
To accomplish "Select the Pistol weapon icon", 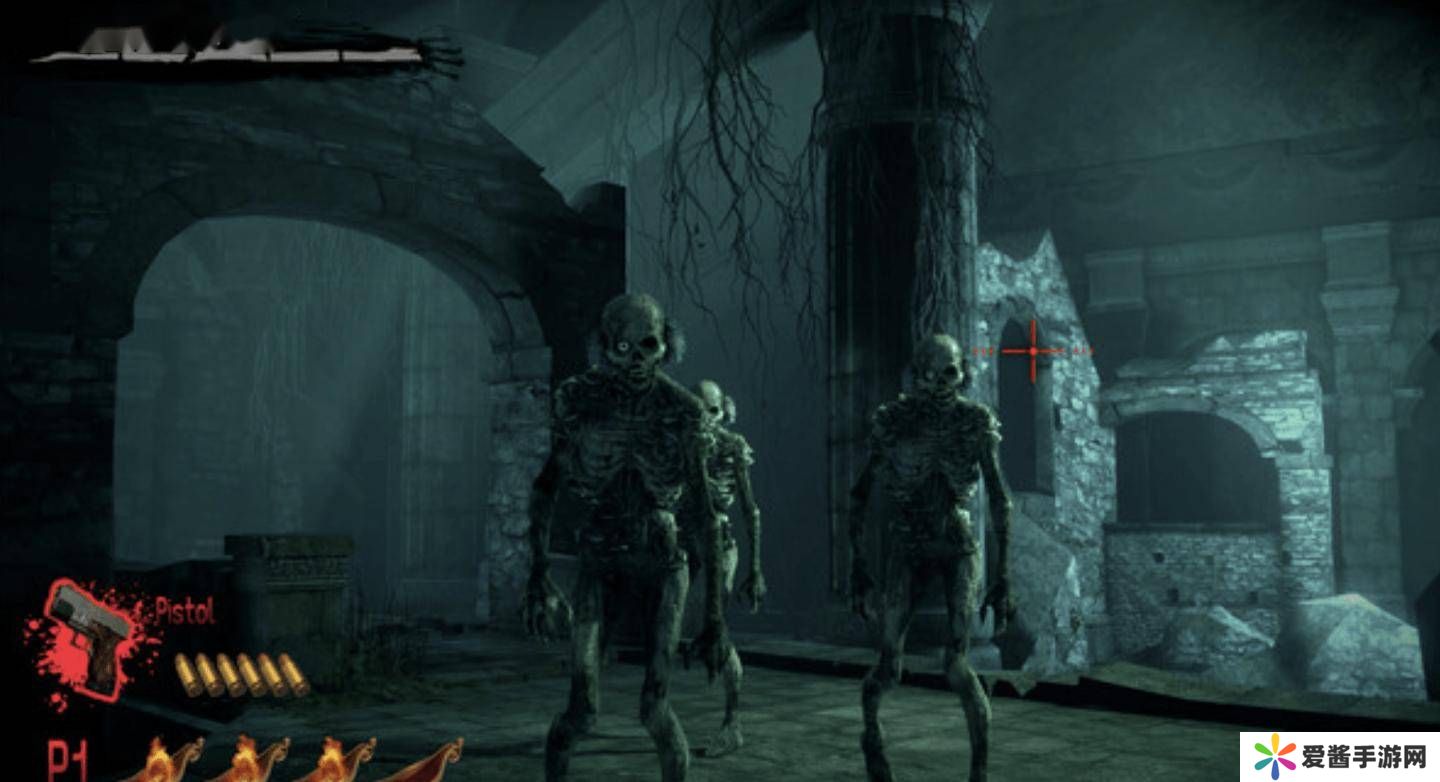I will click(x=92, y=636).
